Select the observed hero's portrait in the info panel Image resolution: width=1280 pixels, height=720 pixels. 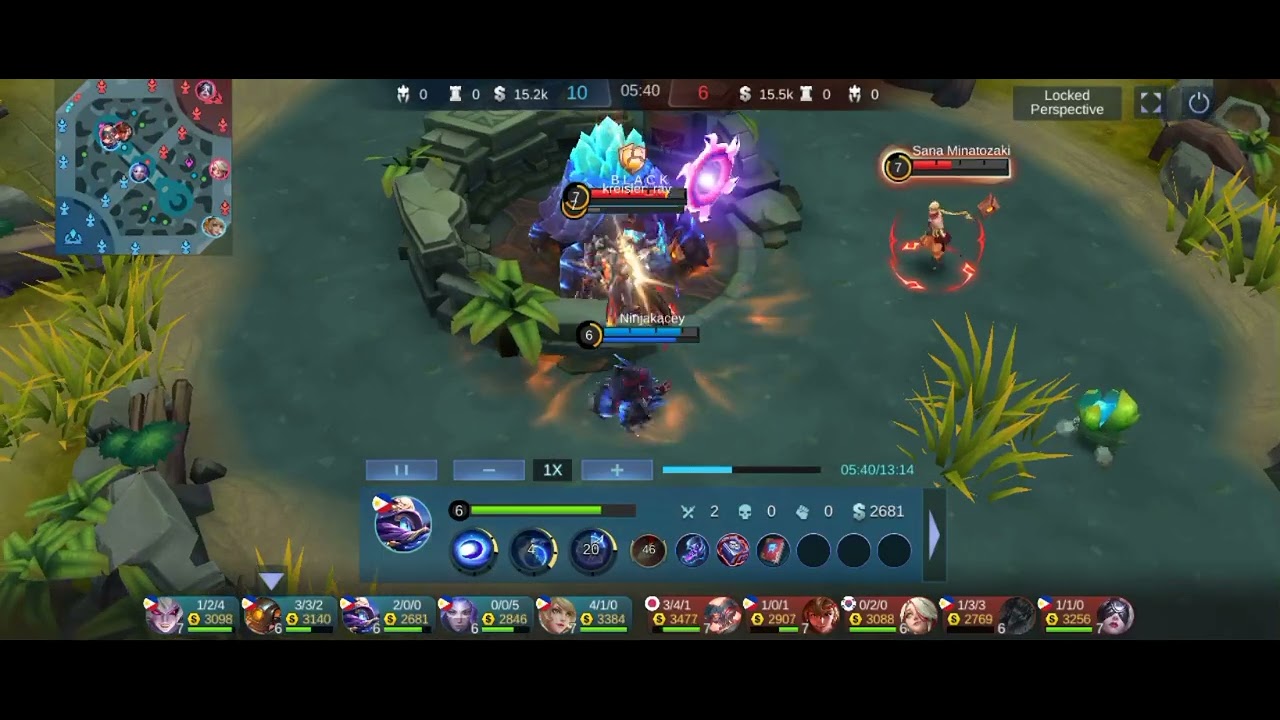[x=402, y=523]
